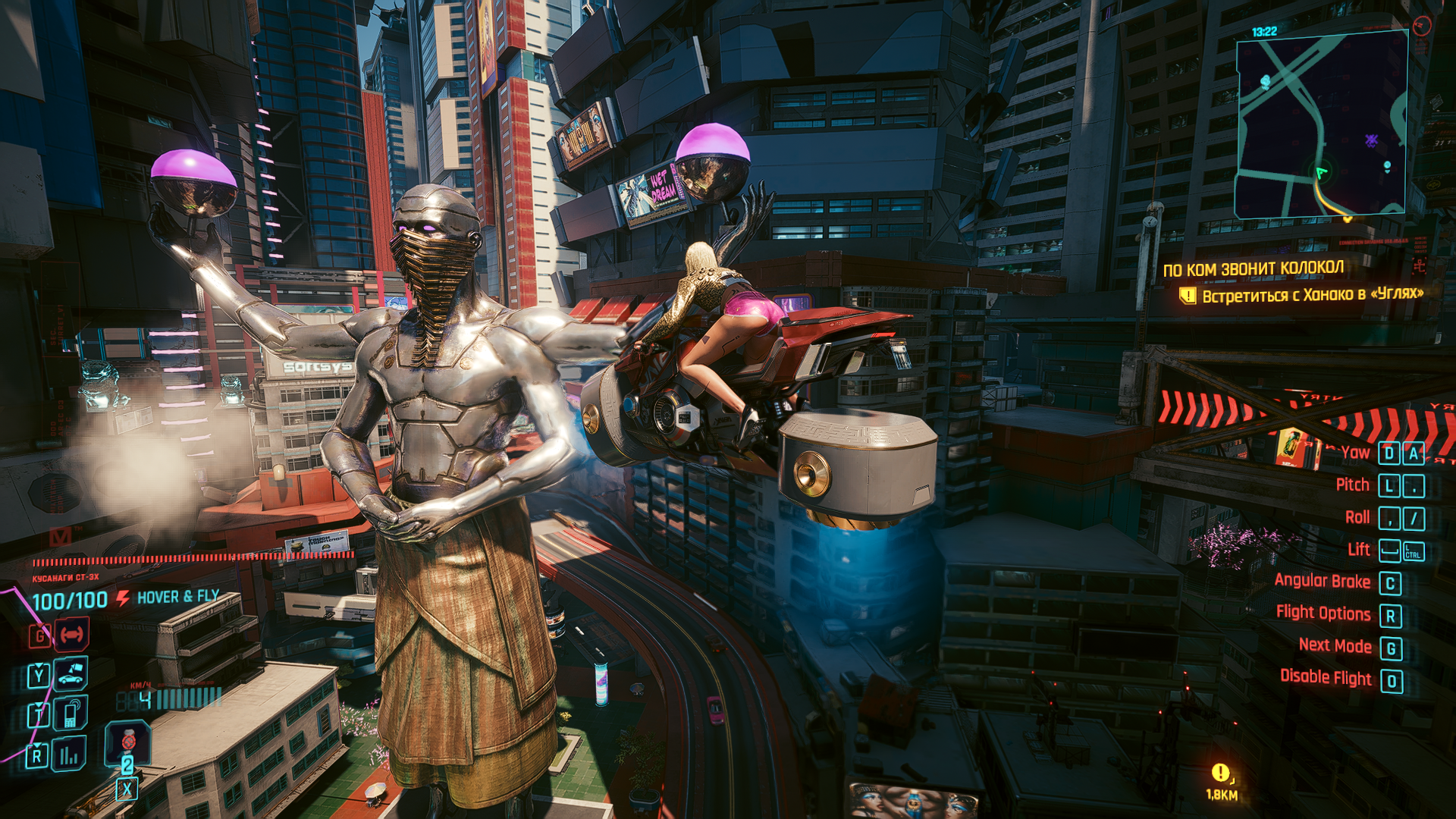This screenshot has width=1456, height=819.
Task: Click the yellow quest distance marker
Action: click(1220, 773)
